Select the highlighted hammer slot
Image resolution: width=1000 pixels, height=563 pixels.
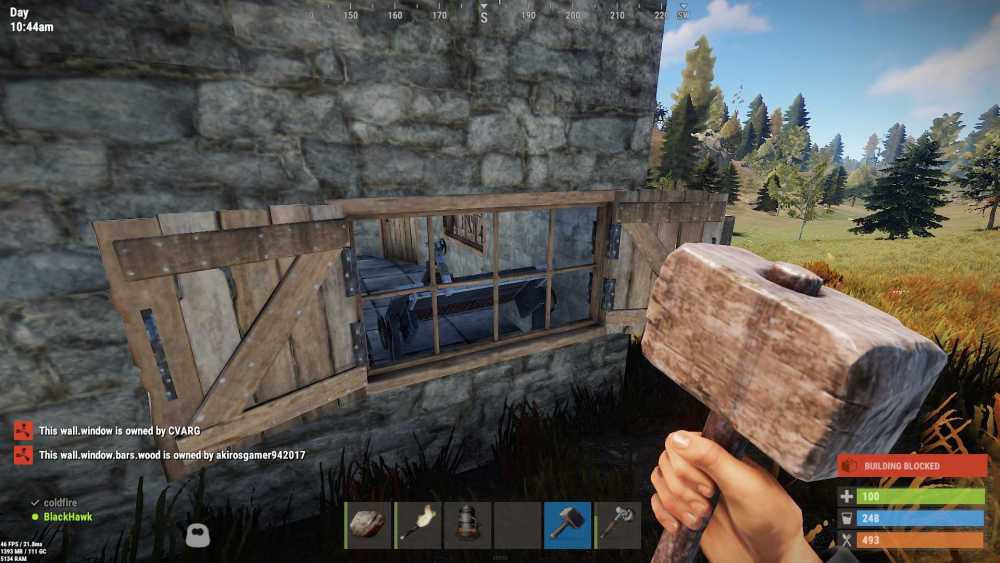[567, 525]
